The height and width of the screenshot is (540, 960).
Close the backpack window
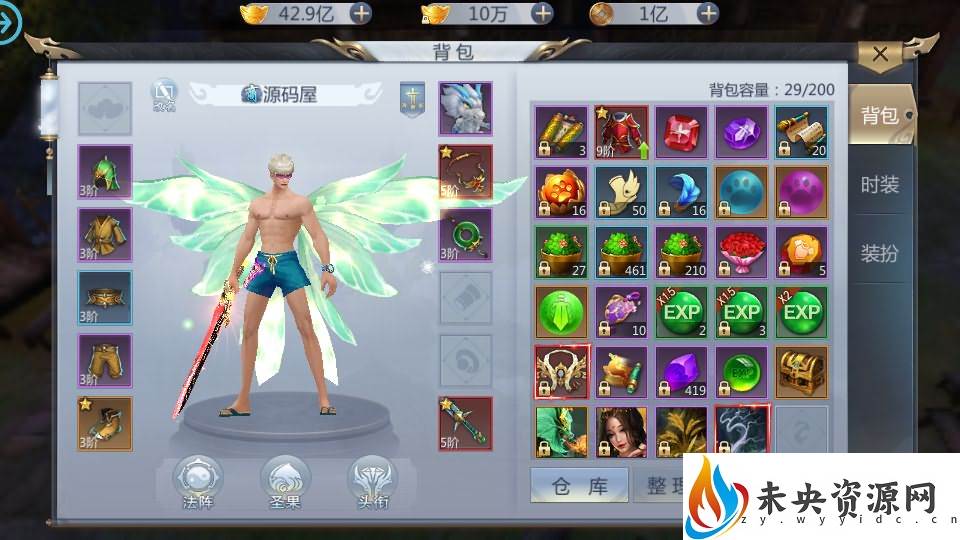880,55
